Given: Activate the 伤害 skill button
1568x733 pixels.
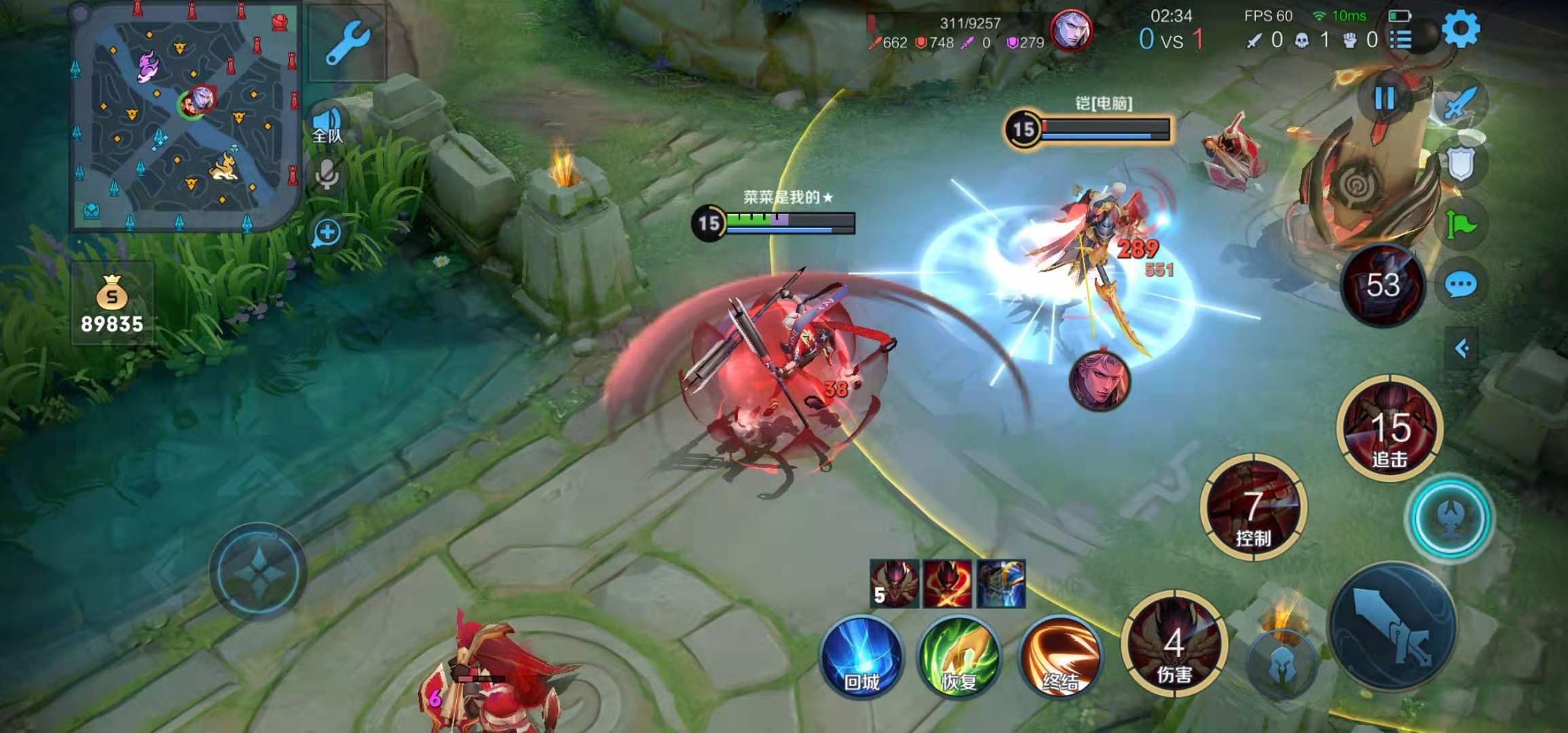Looking at the screenshot, I should [1174, 645].
